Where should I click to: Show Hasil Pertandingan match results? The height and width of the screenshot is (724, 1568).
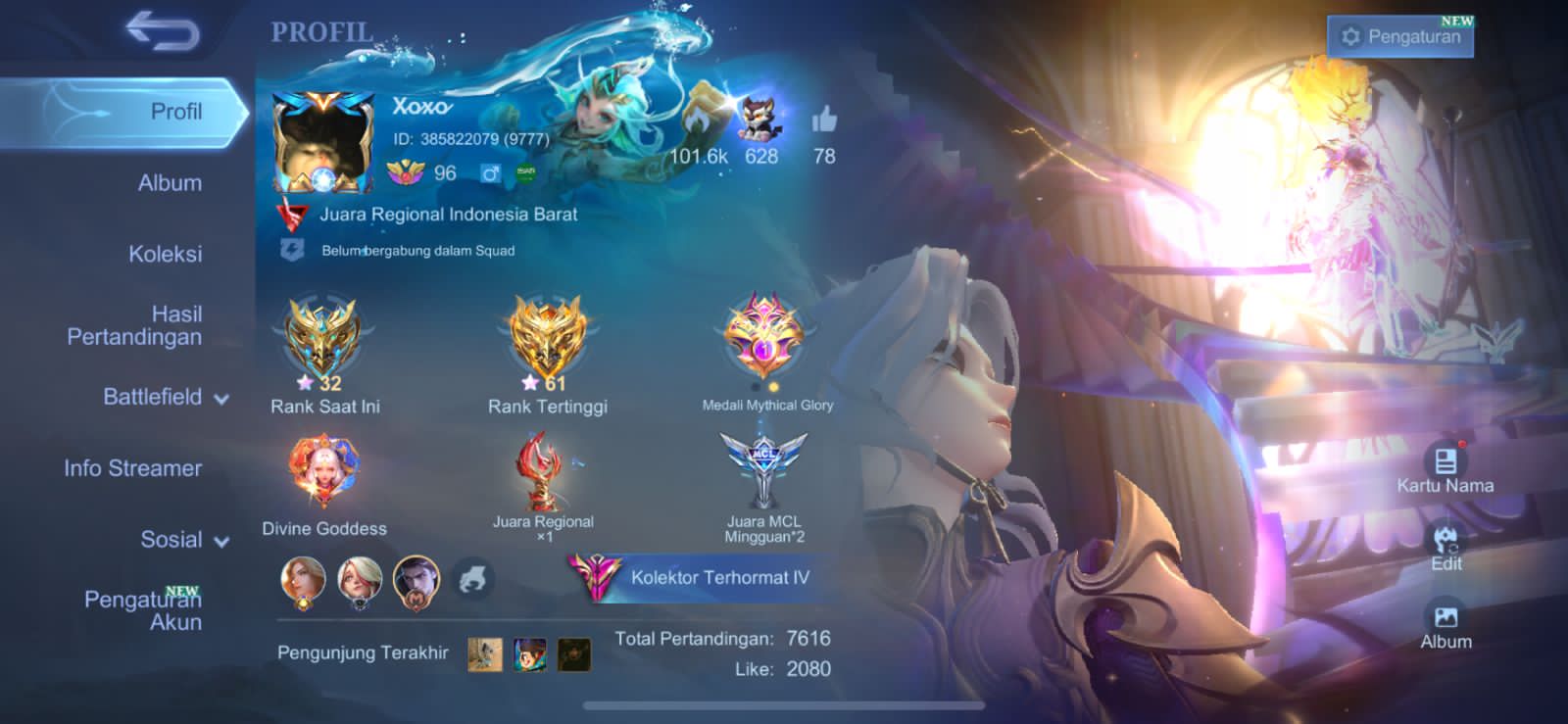coord(134,325)
